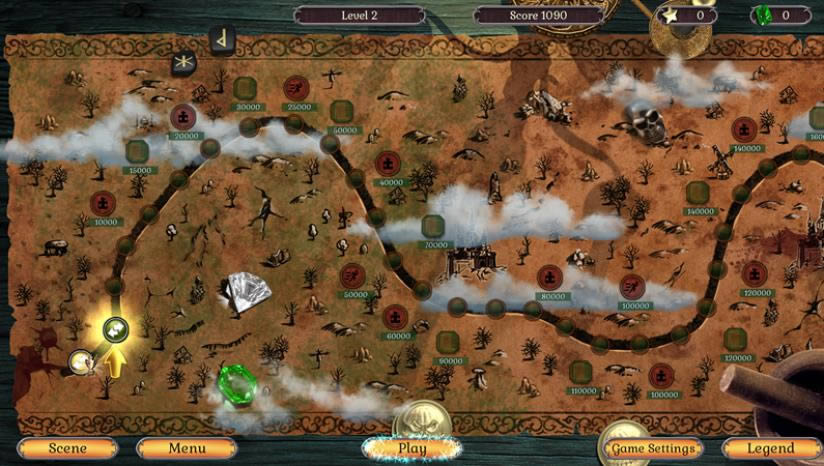Viewport: 824px width, 466px height.
Task: Select the completed gold level node
Action: tap(79, 360)
